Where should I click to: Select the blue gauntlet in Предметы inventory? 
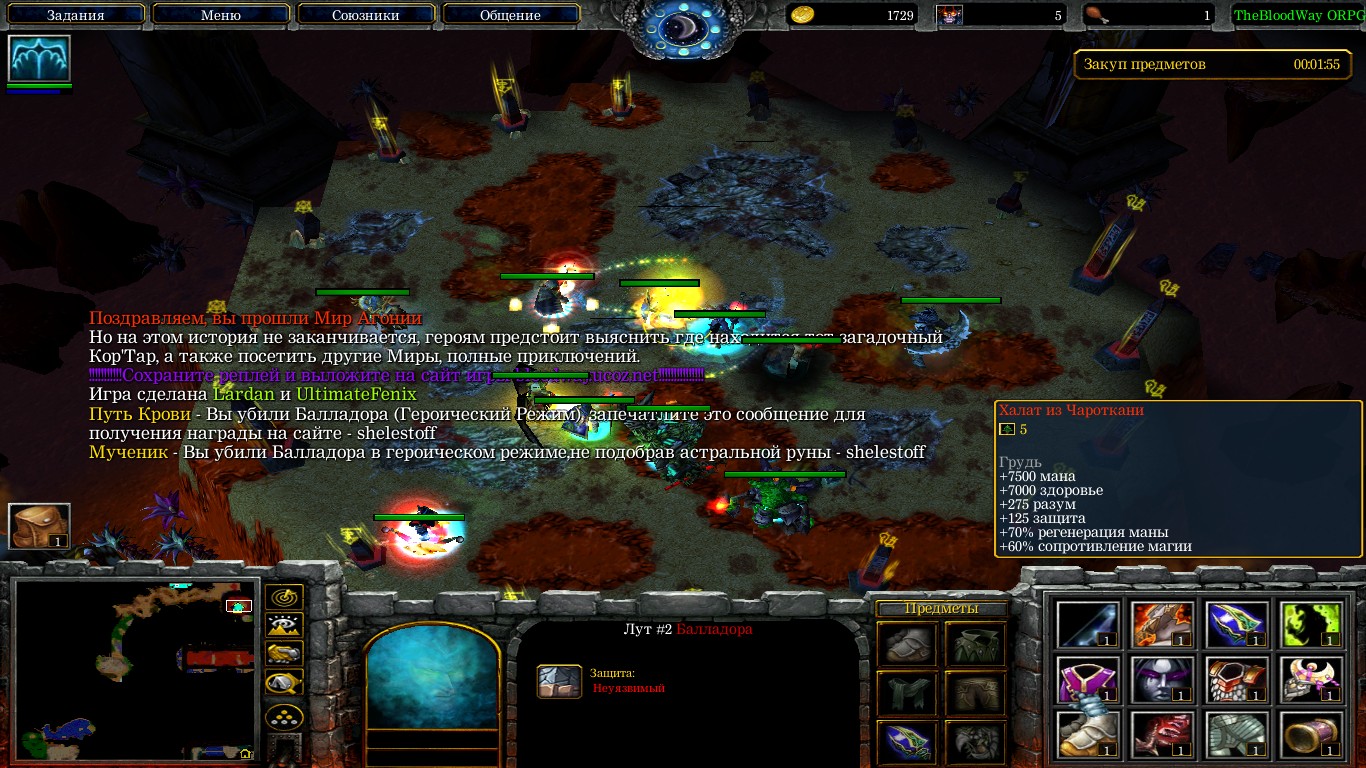click(908, 740)
